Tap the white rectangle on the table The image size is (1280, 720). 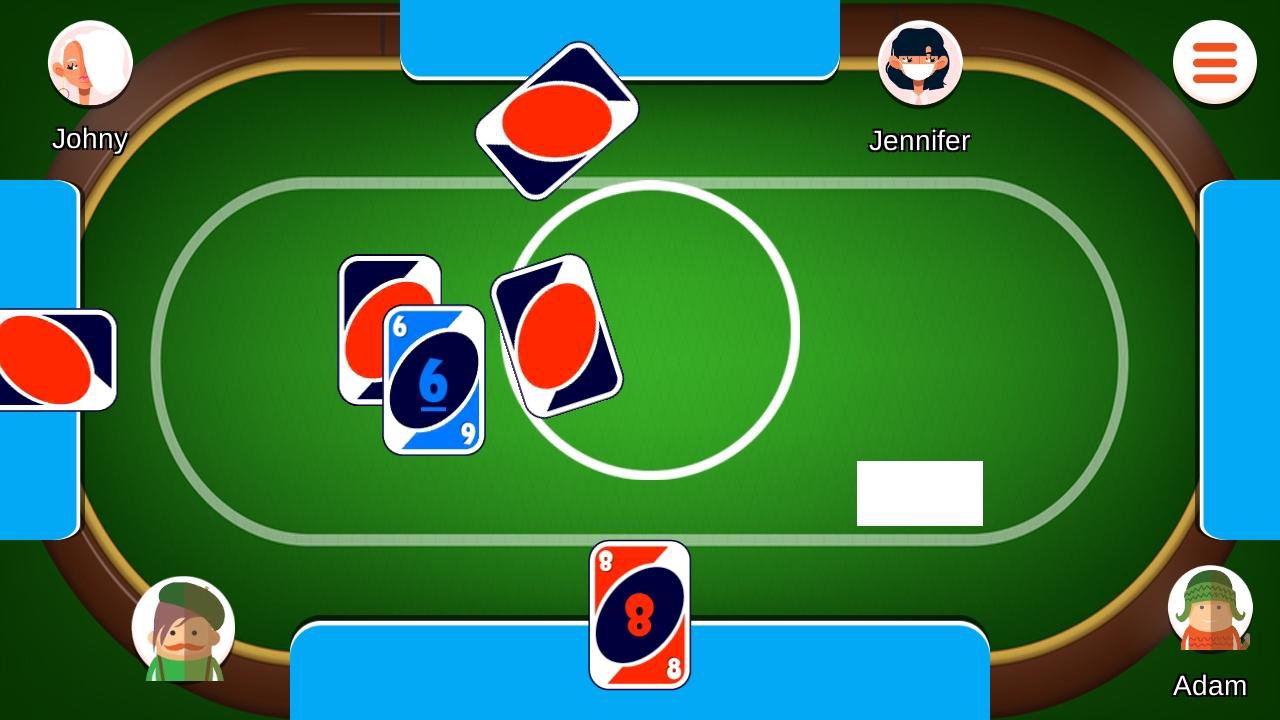(919, 493)
